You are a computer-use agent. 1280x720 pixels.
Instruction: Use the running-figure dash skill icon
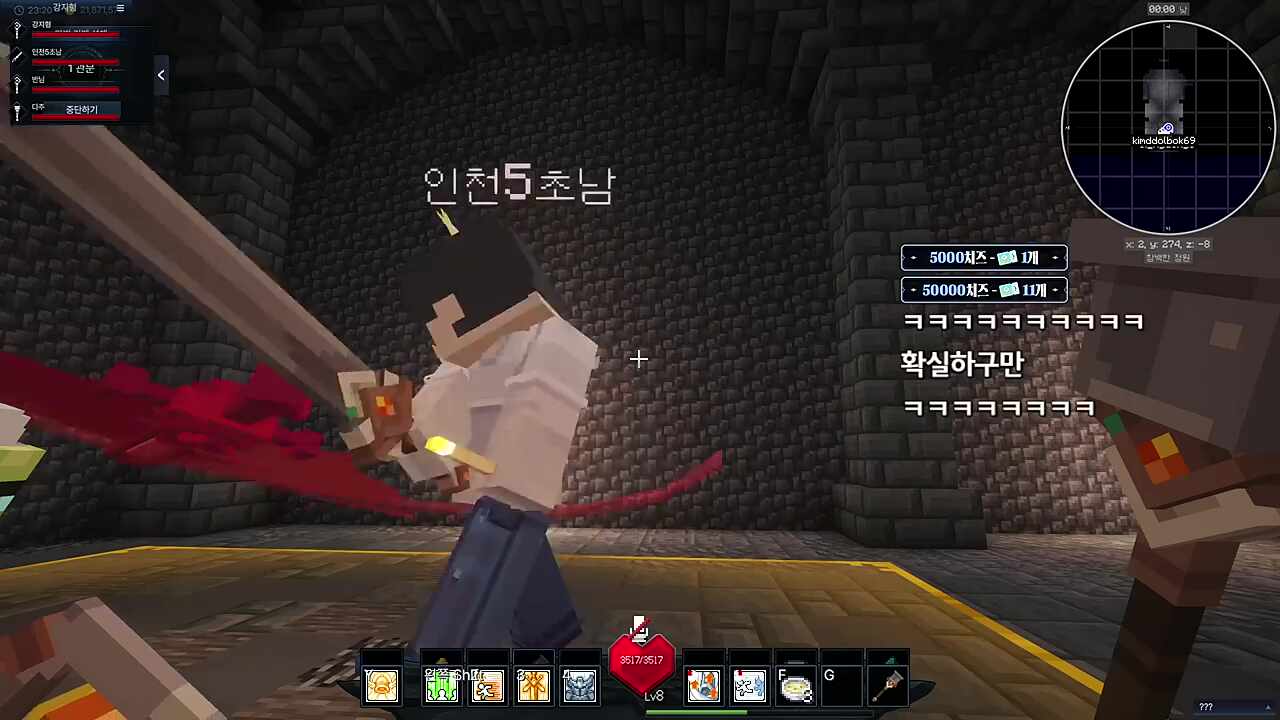488,684
